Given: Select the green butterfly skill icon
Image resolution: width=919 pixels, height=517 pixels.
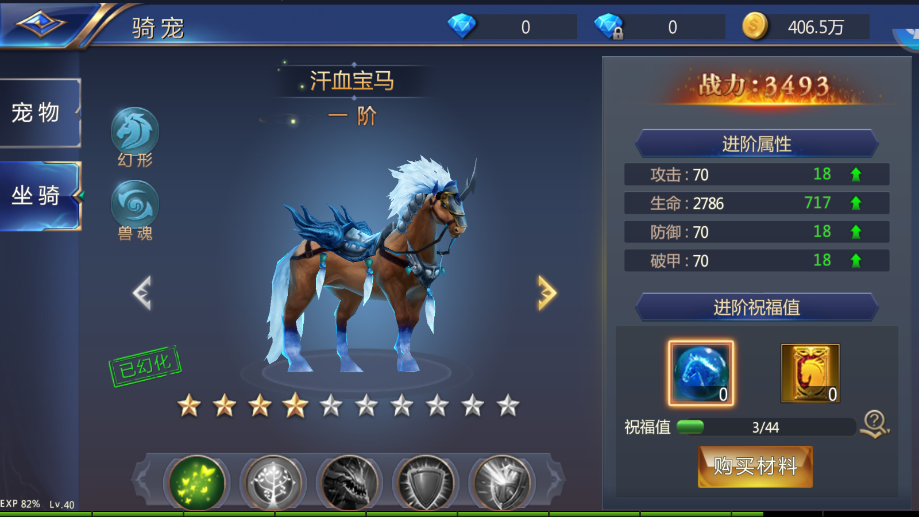Looking at the screenshot, I should click(x=196, y=482).
